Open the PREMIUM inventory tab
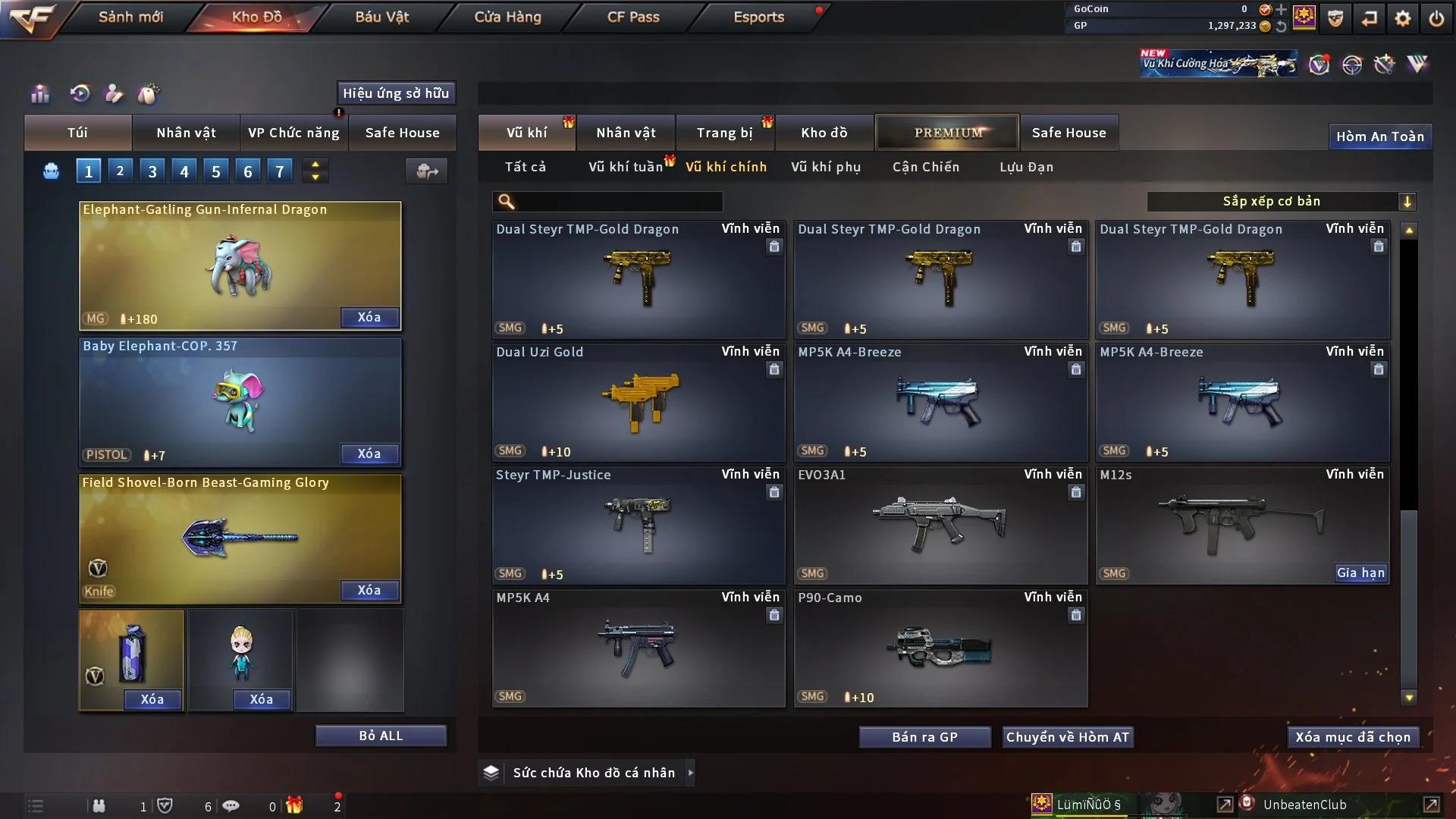This screenshot has width=1456, height=819. [x=947, y=133]
